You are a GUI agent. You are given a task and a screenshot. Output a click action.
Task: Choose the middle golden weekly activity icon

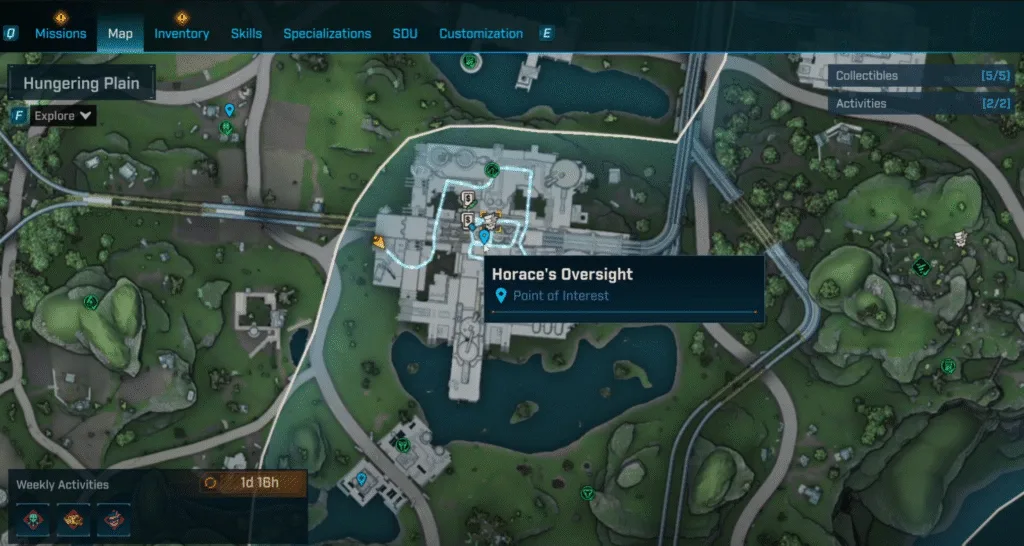click(x=74, y=516)
